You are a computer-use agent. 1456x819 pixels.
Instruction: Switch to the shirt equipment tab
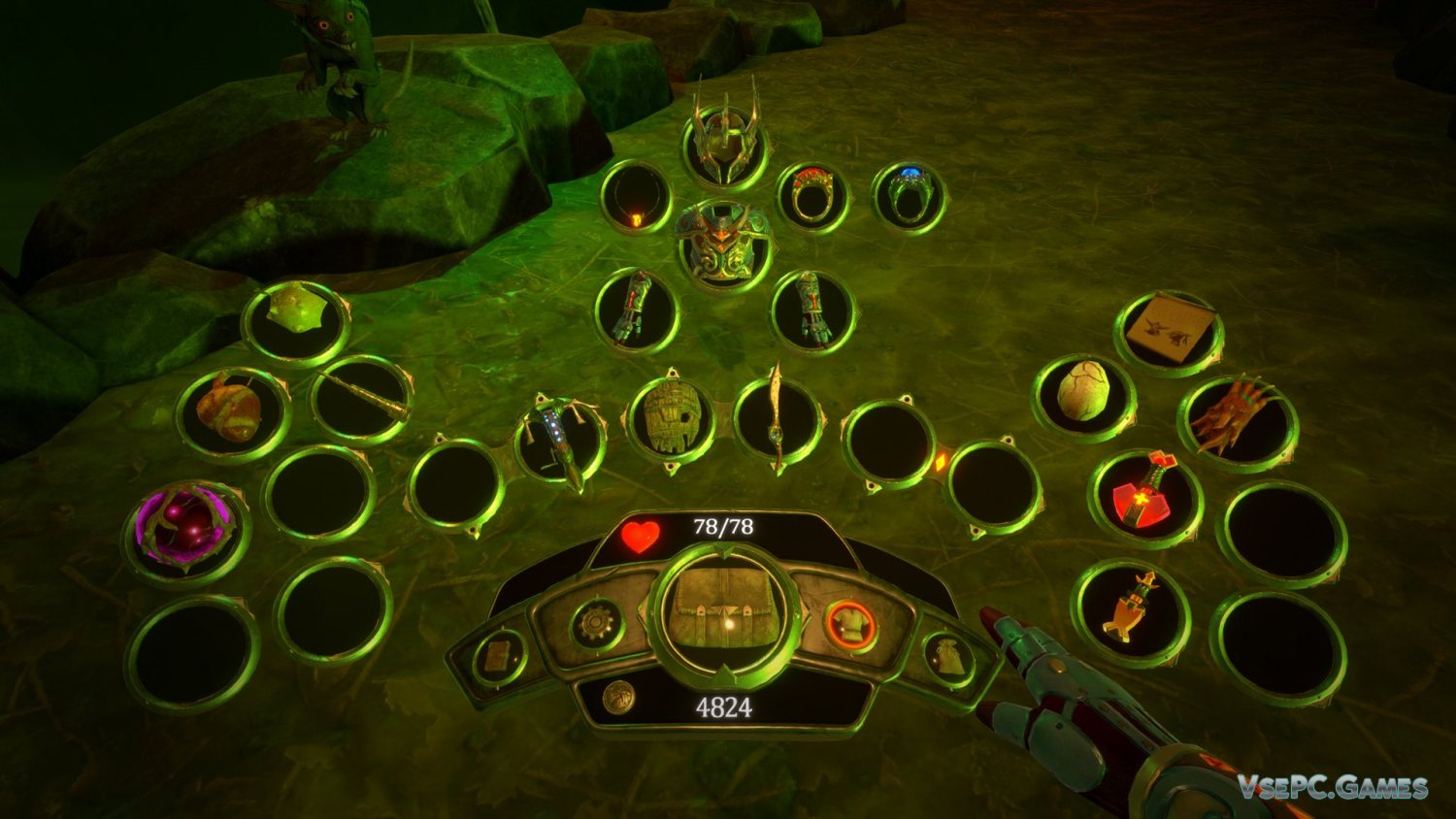point(851,626)
